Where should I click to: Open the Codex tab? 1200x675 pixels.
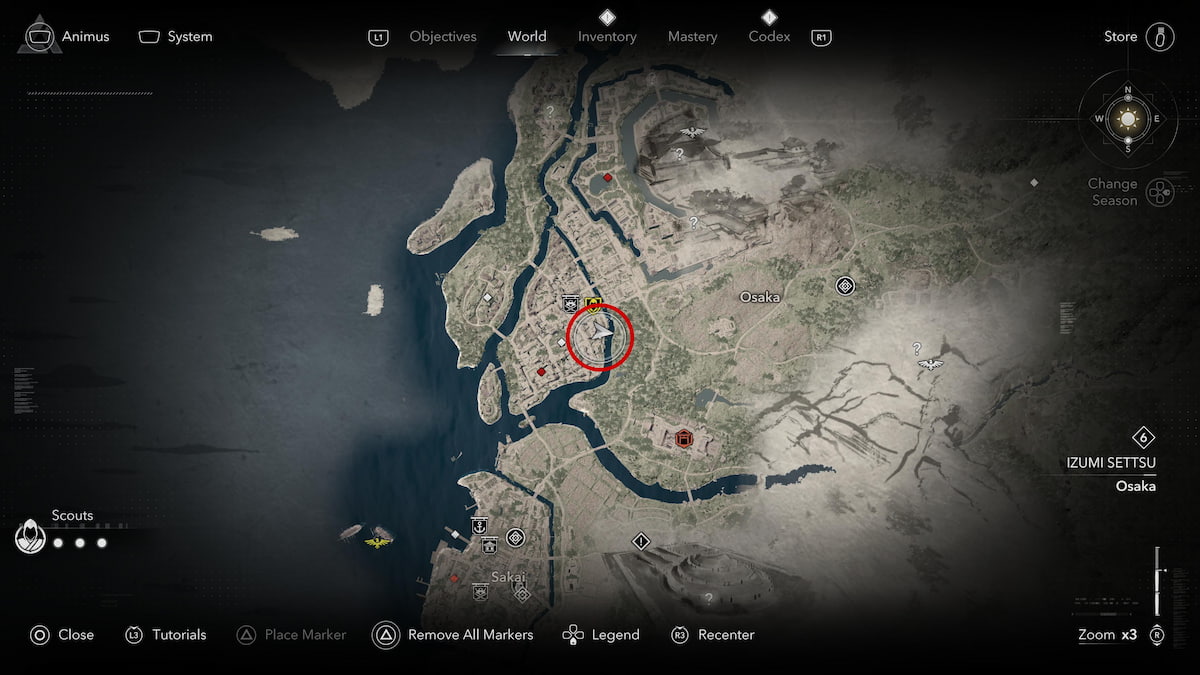769,37
